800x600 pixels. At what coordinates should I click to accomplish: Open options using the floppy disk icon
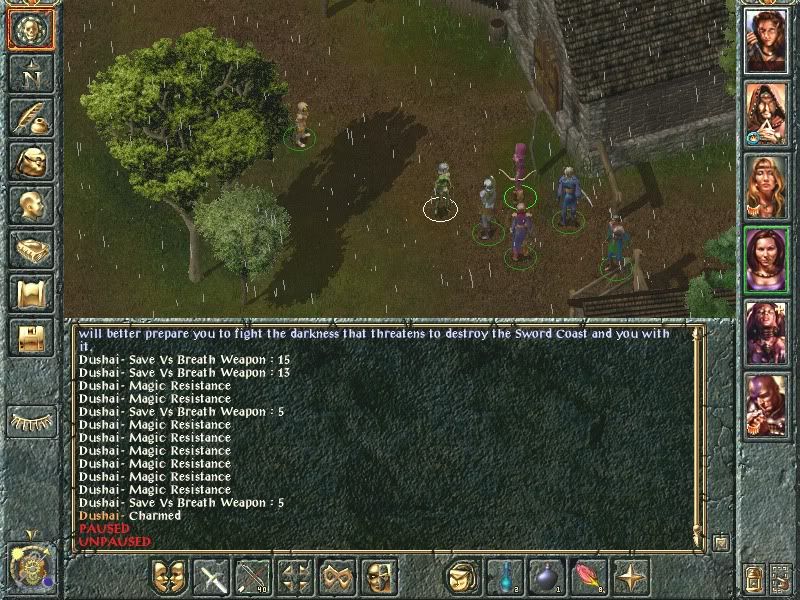pos(31,337)
